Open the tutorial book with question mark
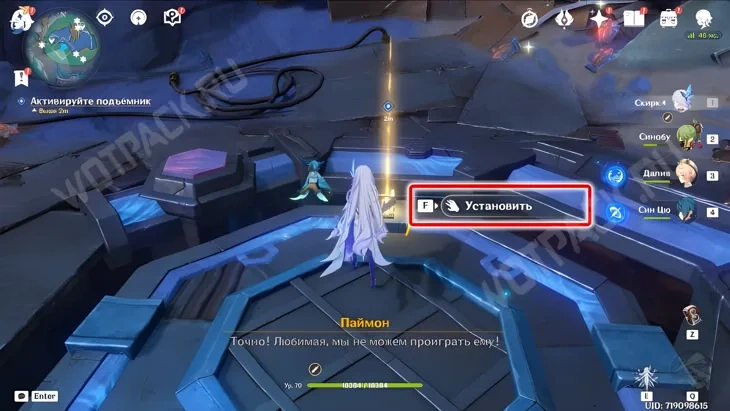Screen dimensions: 730x411 [172, 17]
